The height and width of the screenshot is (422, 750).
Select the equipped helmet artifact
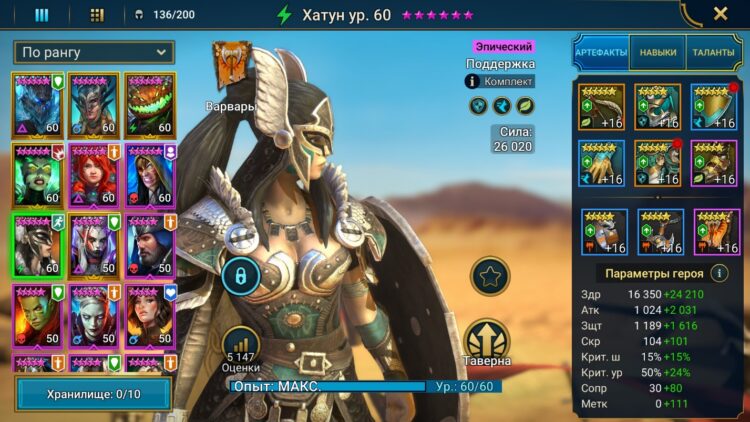(657, 107)
